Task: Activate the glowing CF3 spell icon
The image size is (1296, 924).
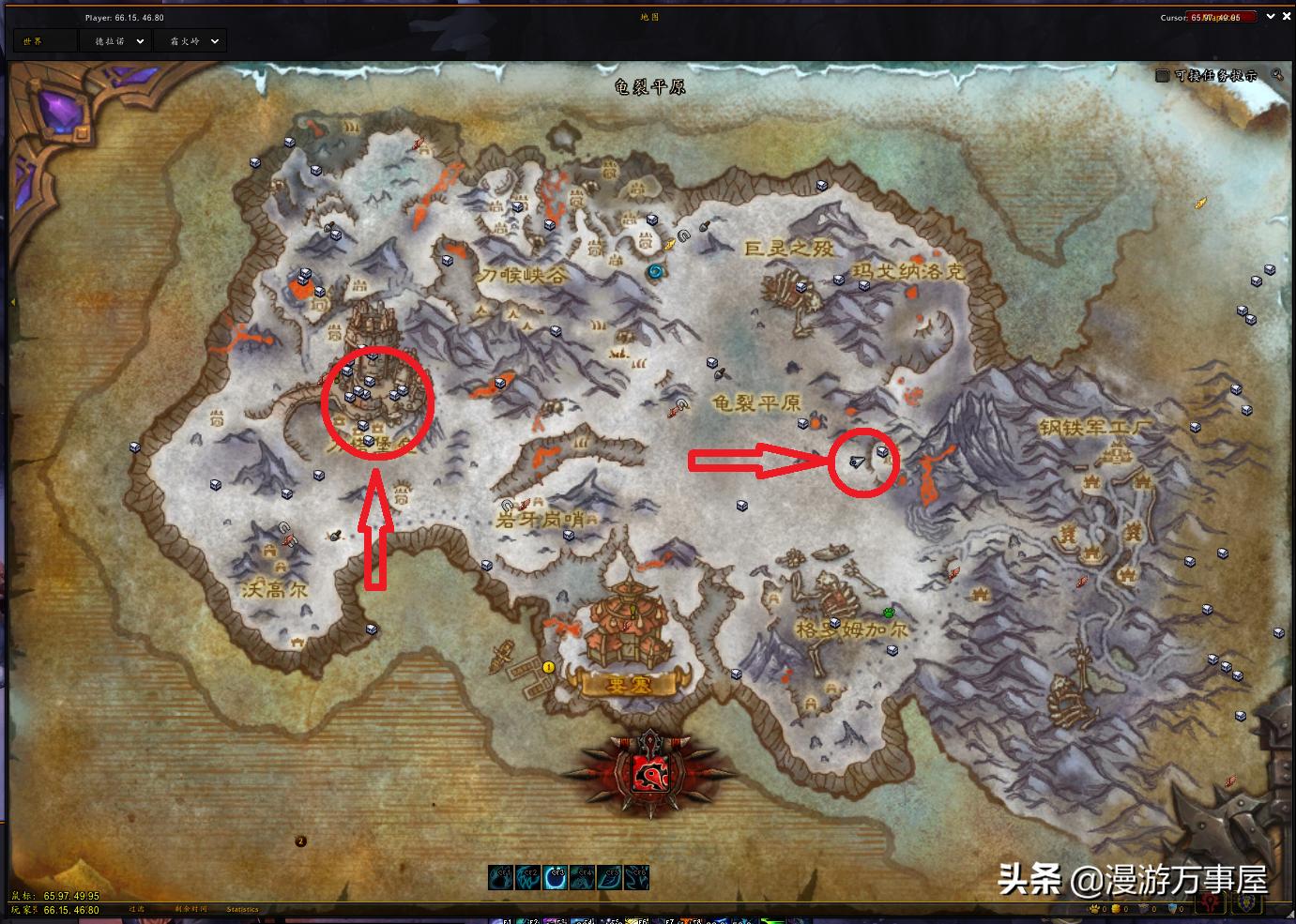Action: (x=555, y=877)
